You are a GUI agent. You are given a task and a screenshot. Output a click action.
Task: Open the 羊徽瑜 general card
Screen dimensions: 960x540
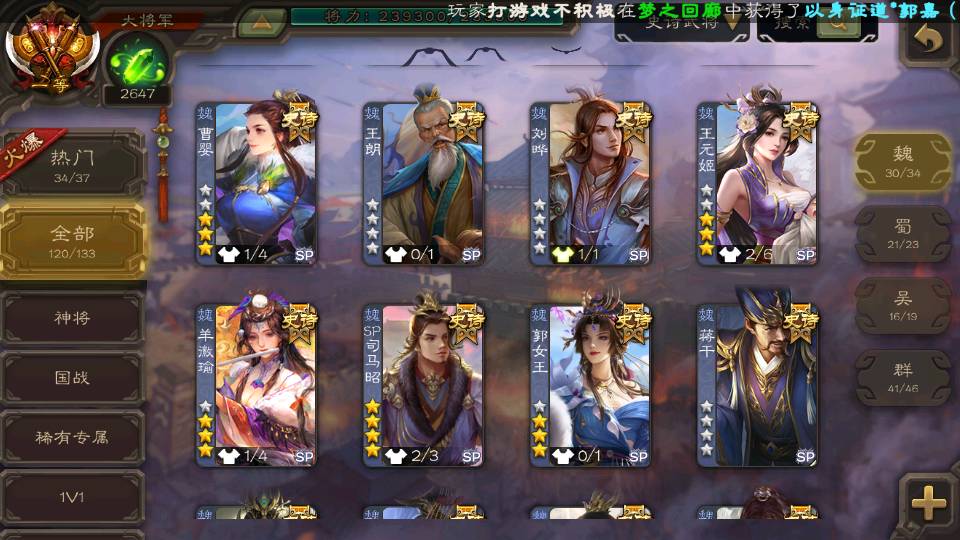(x=256, y=385)
